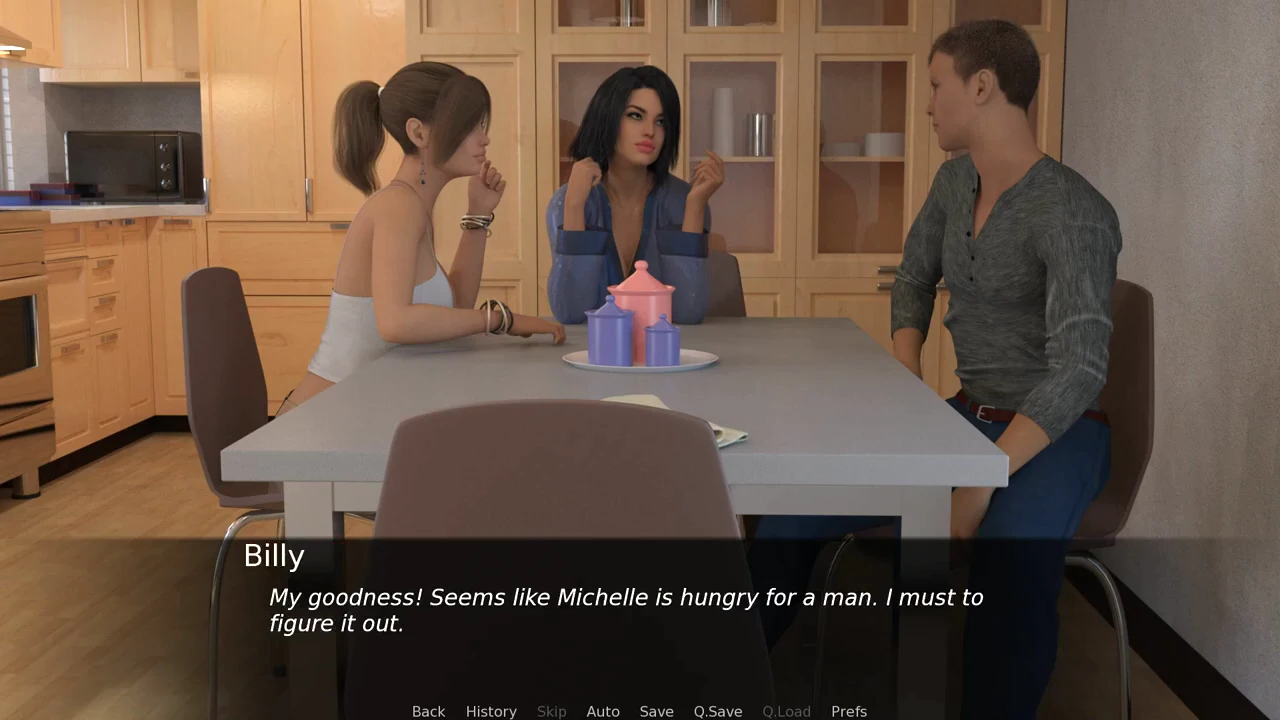Screen dimensions: 1280x720
Task: Load the quicksave via Q.Load
Action: [786, 711]
